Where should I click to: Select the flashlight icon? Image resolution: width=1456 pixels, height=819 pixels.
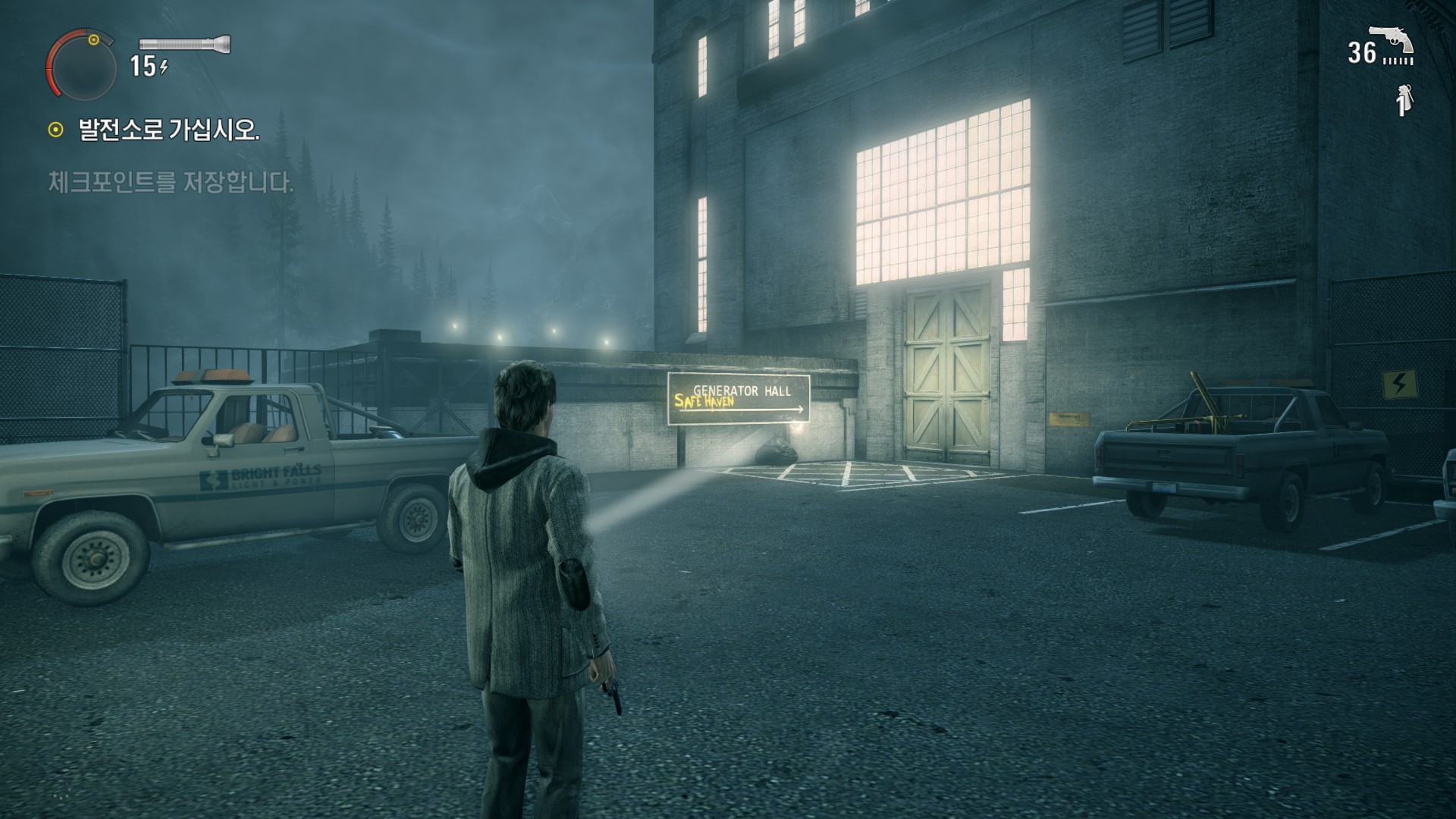pyautogui.click(x=184, y=43)
